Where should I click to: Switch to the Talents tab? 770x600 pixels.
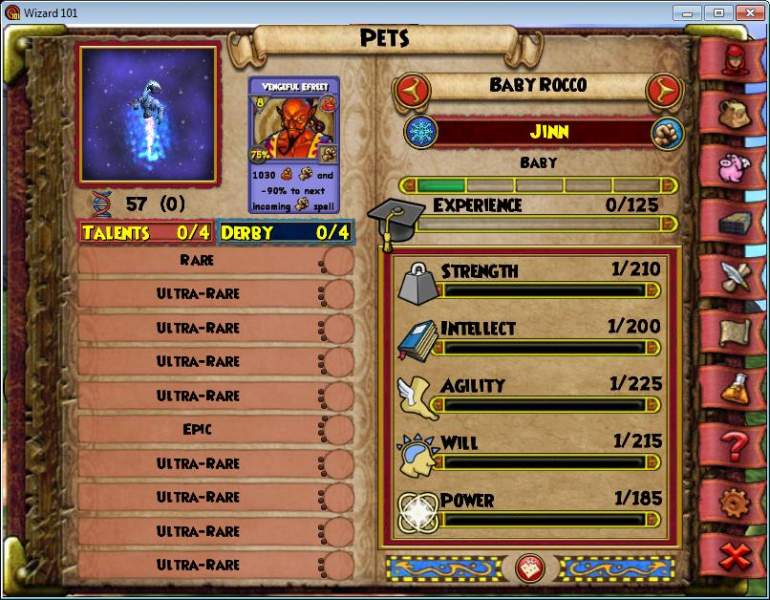point(145,233)
